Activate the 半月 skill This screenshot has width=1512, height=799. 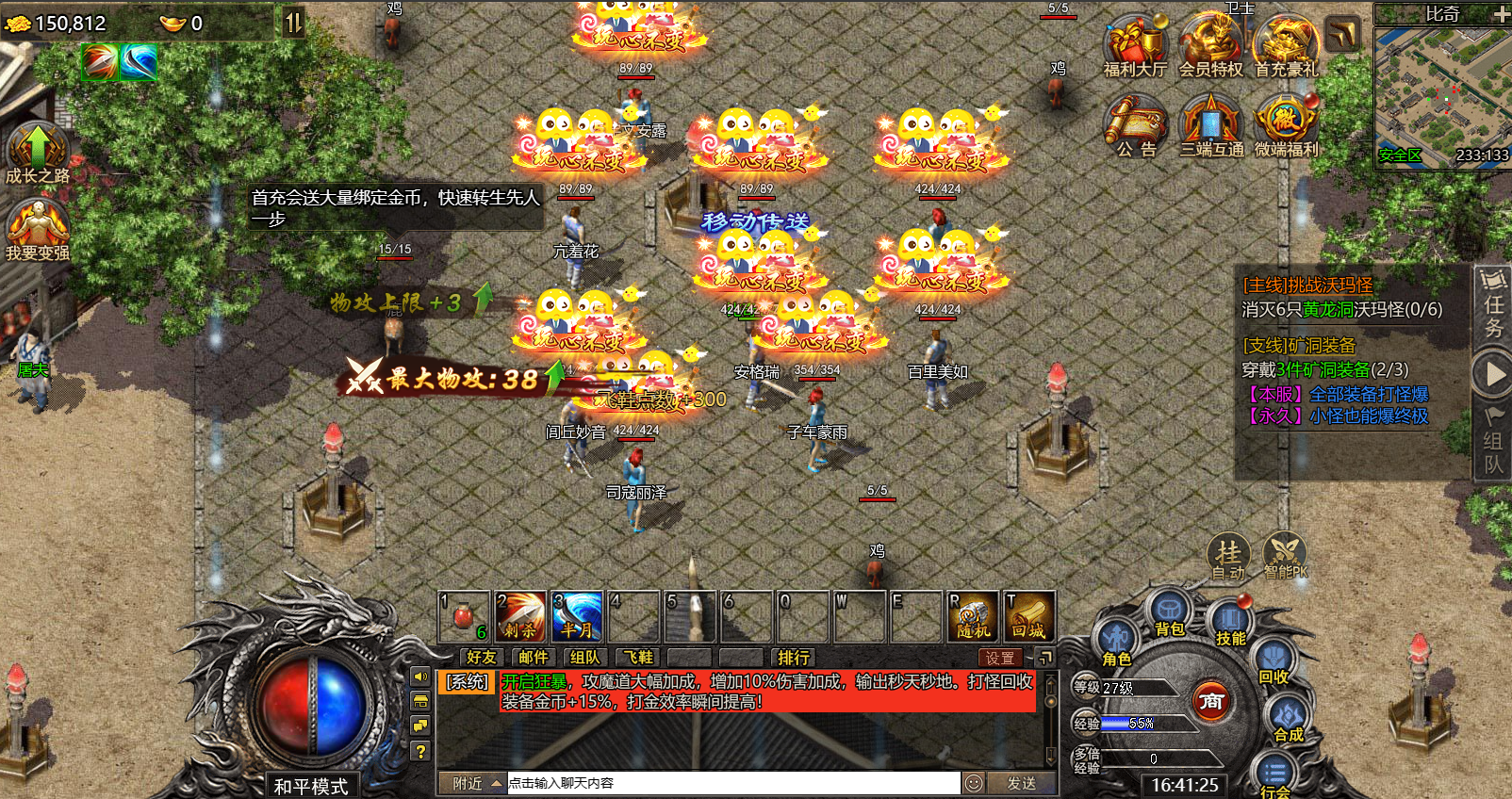tap(577, 617)
